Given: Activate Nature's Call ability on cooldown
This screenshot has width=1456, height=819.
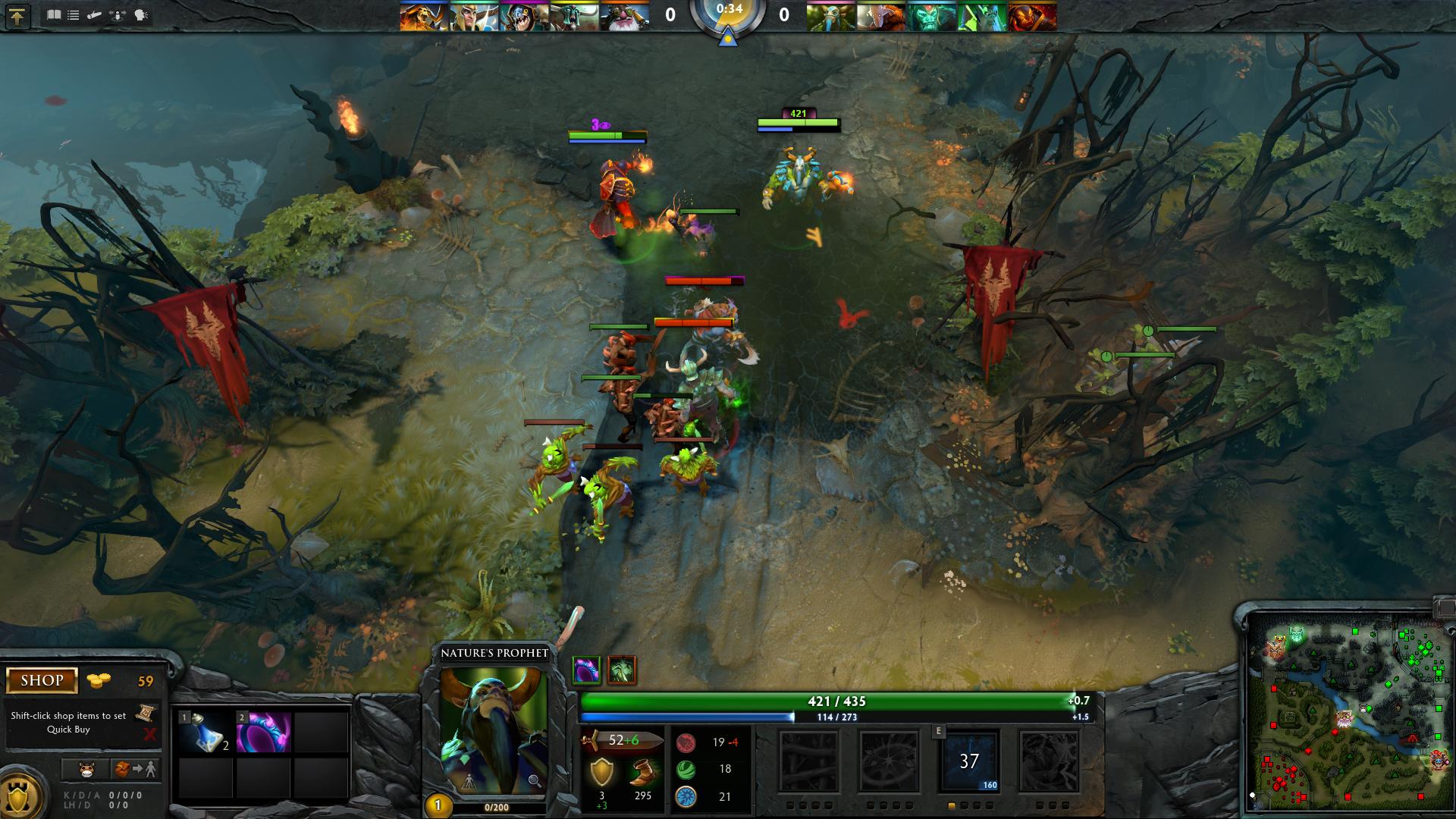Looking at the screenshot, I should pyautogui.click(x=969, y=761).
